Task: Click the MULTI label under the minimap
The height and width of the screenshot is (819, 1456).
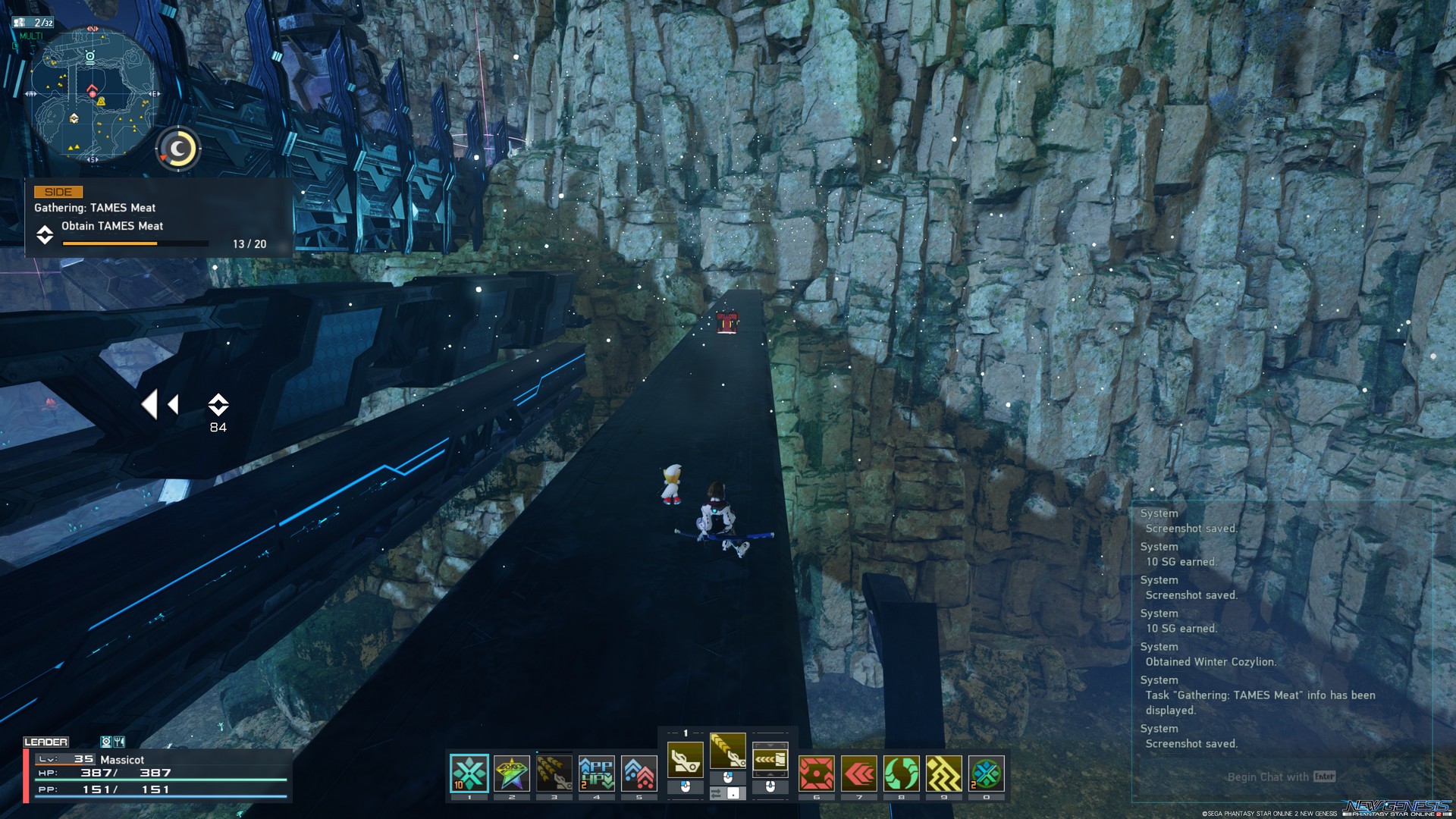Action: point(33,36)
